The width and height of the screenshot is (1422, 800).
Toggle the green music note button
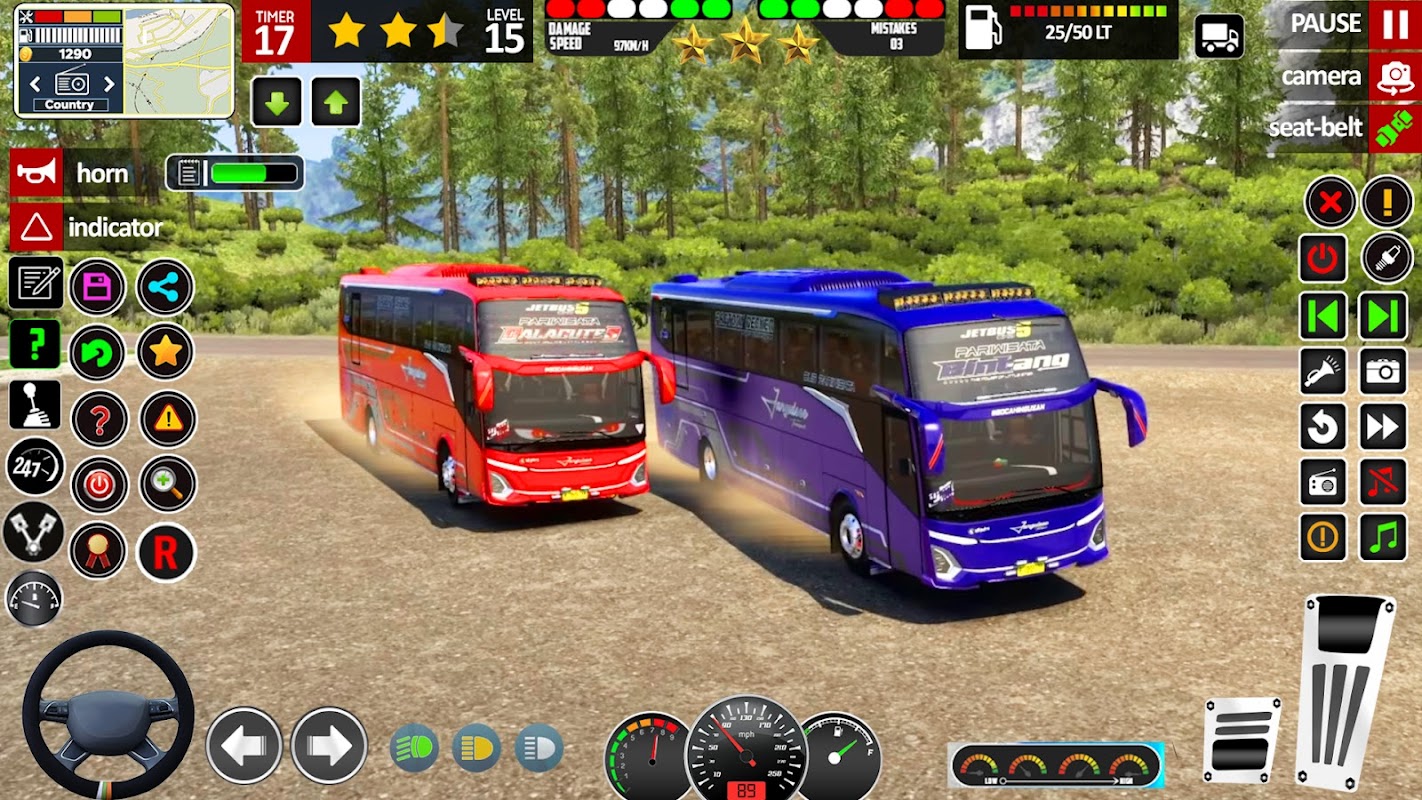point(1383,538)
